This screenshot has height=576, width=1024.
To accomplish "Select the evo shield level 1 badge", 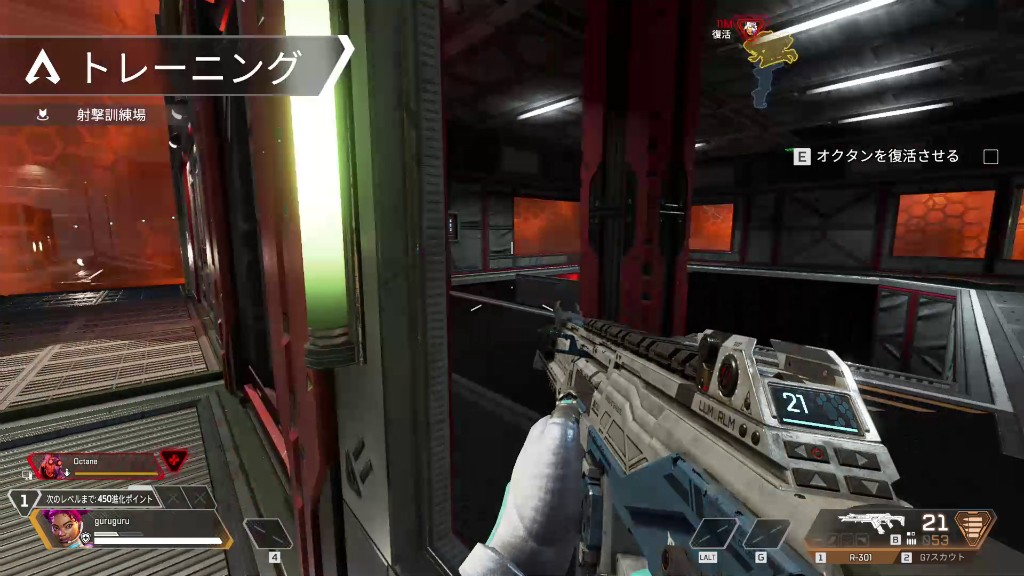I will [x=22, y=498].
